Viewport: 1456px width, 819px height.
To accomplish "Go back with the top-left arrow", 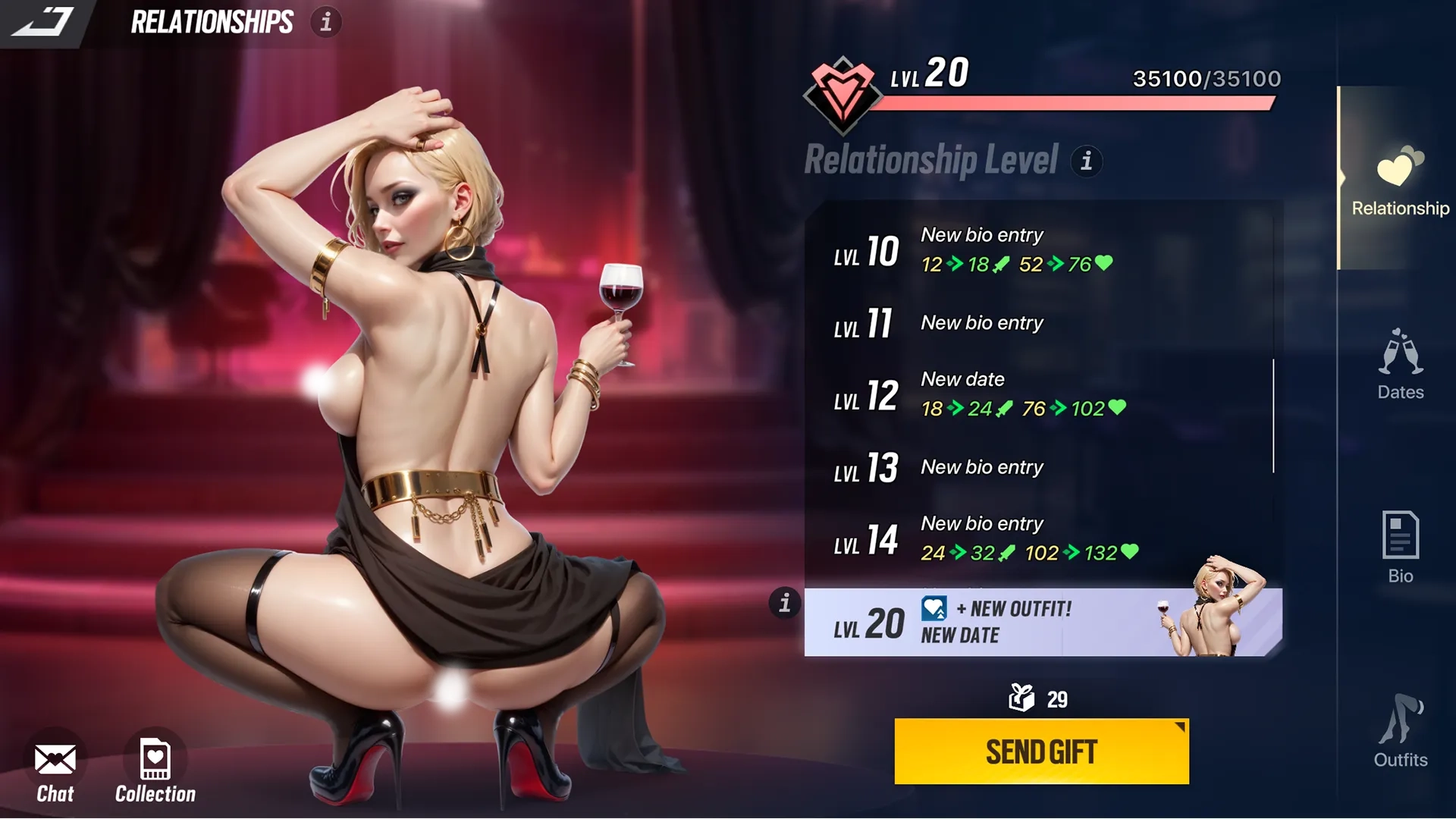I will click(x=44, y=22).
